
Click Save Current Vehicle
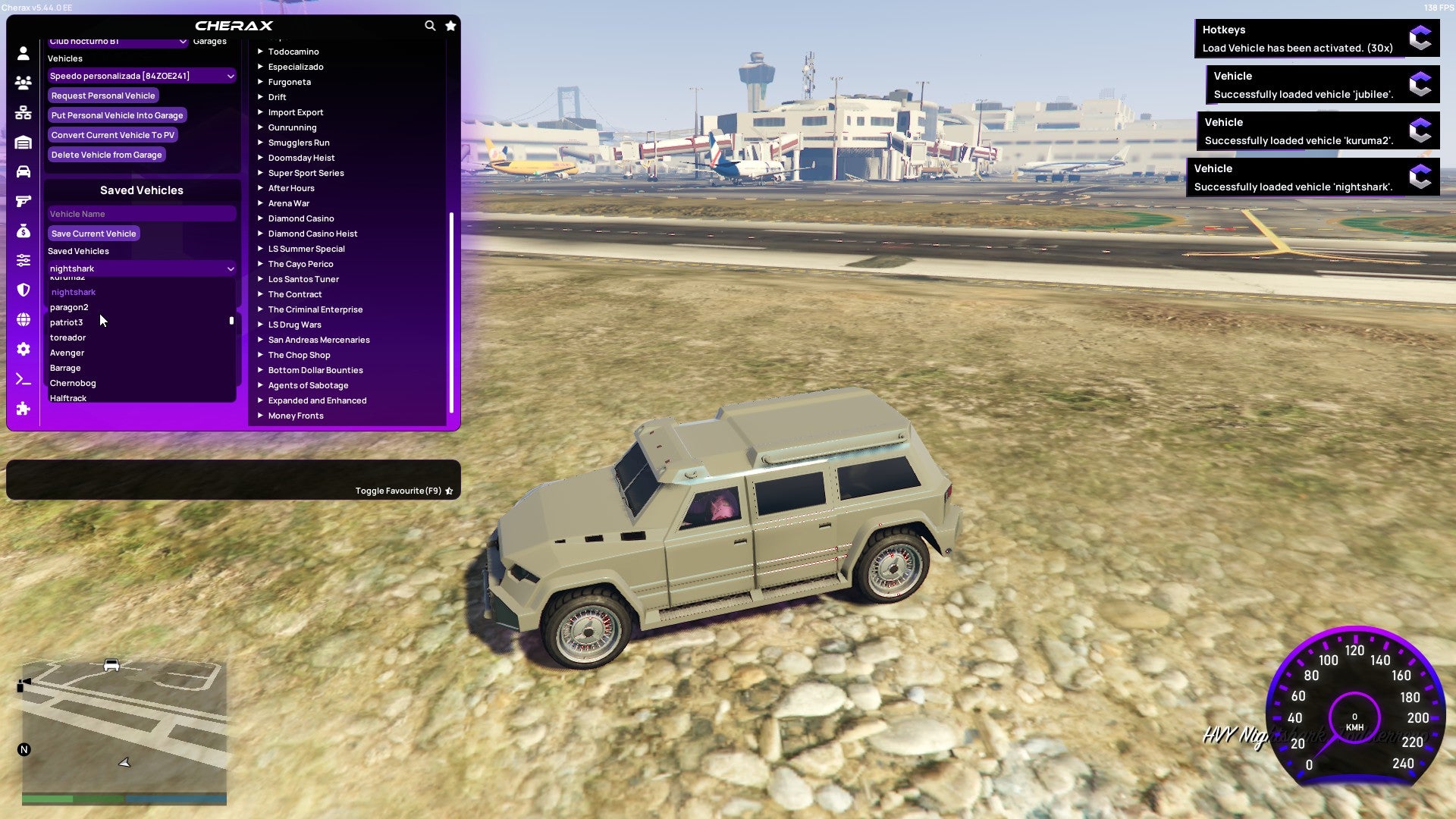pyautogui.click(x=93, y=234)
